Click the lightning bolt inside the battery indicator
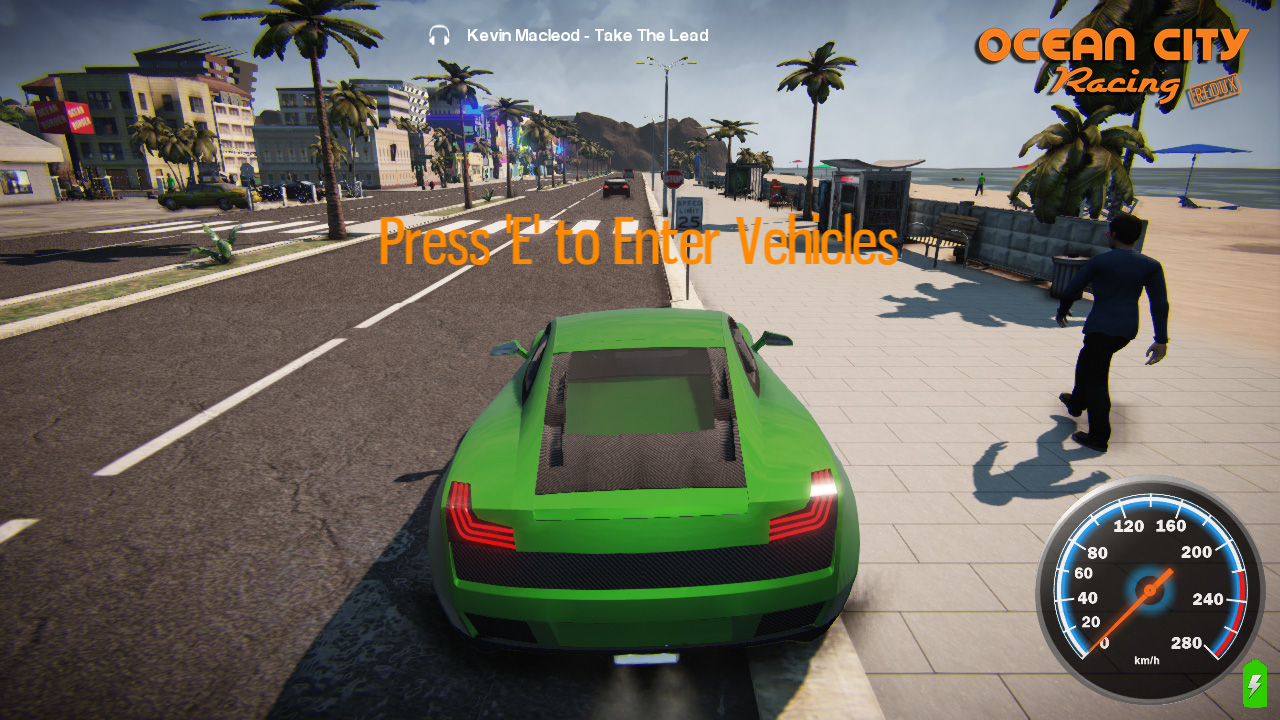Screen dimensions: 1280x720 pos(1253,687)
